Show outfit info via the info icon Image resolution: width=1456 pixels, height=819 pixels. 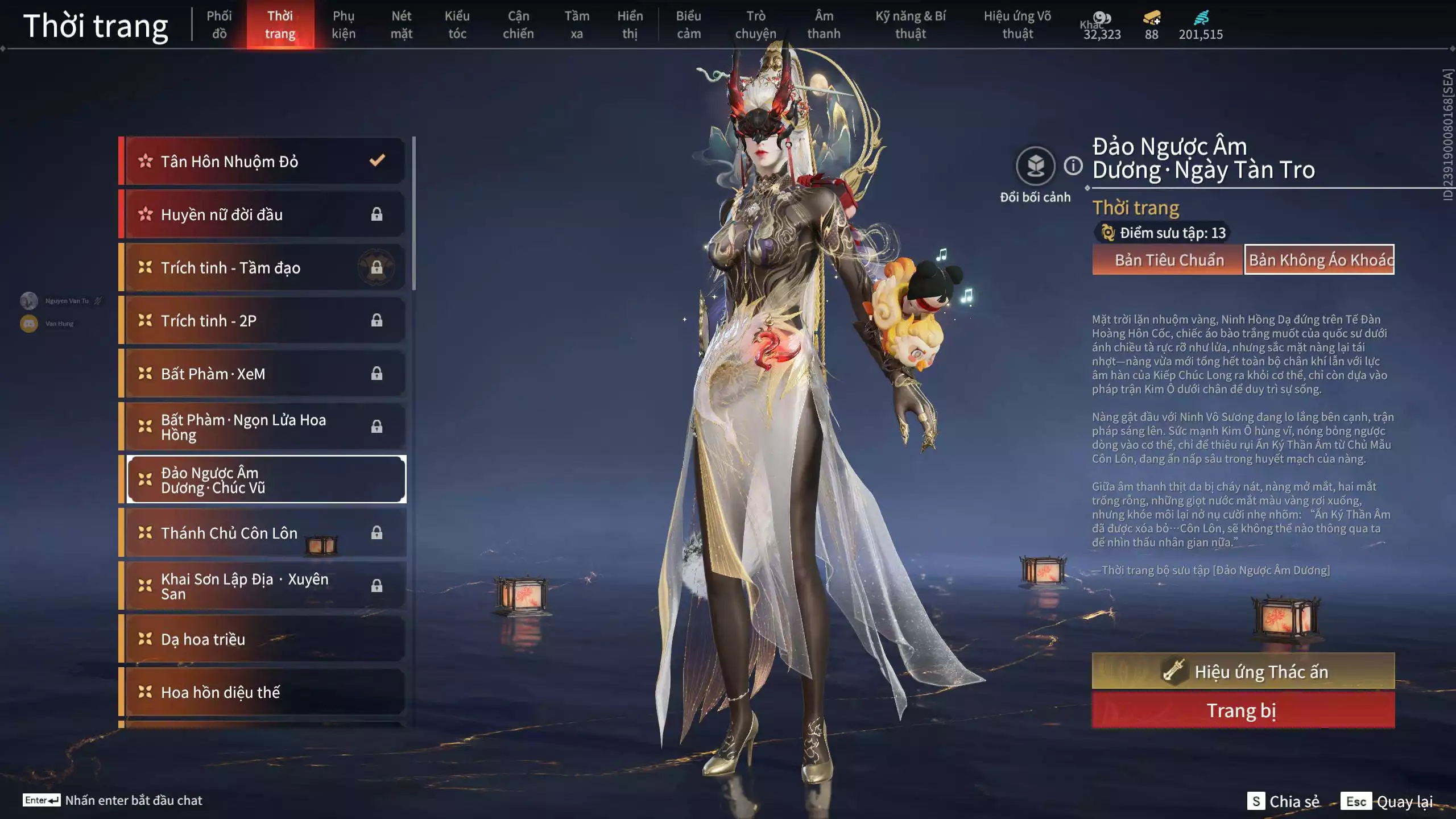[1073, 166]
